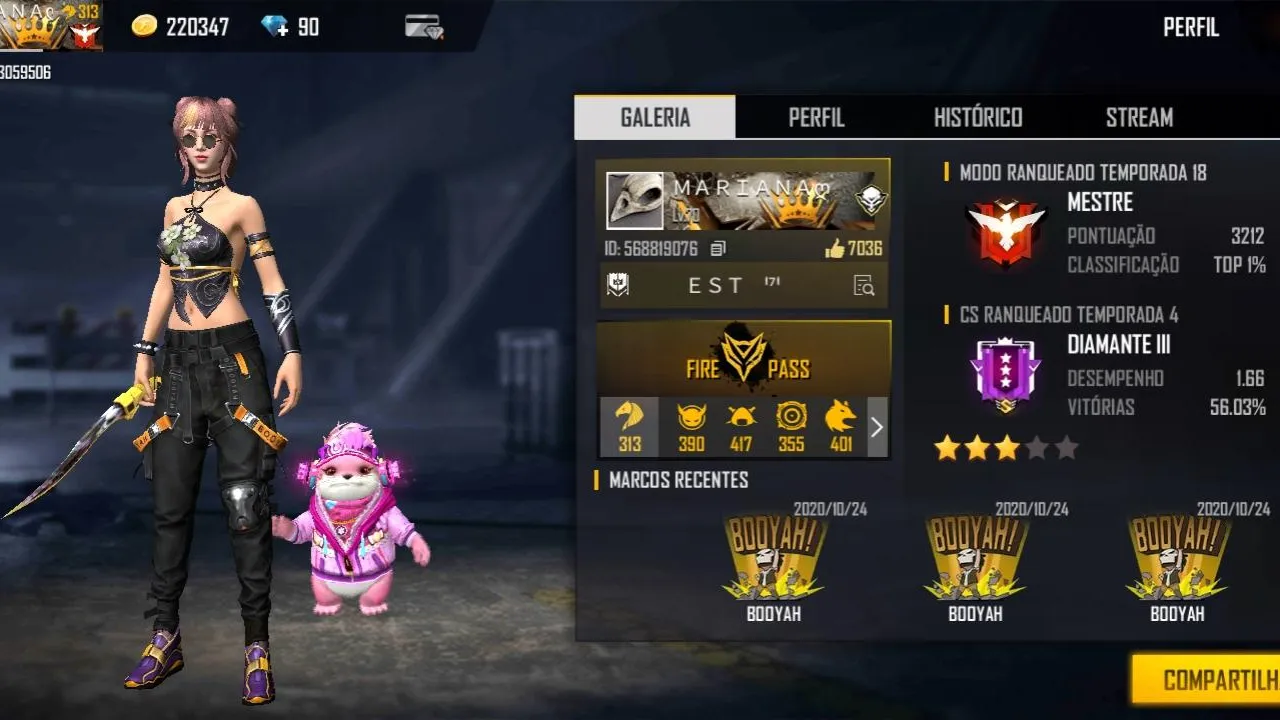Open the STREAM tab
This screenshot has width=1280, height=720.
tap(1139, 117)
